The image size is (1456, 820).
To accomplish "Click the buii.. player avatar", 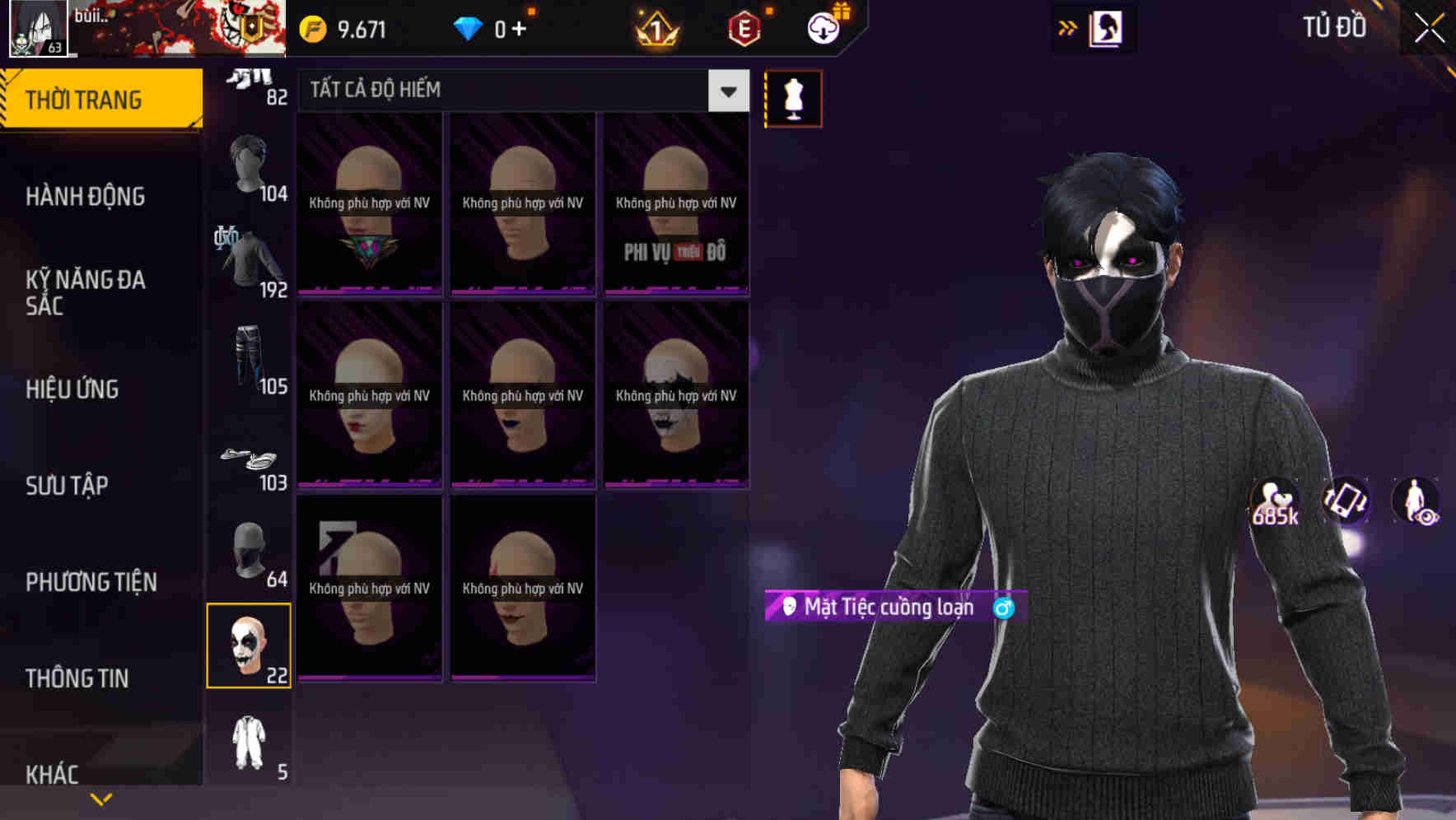I will point(38,27).
